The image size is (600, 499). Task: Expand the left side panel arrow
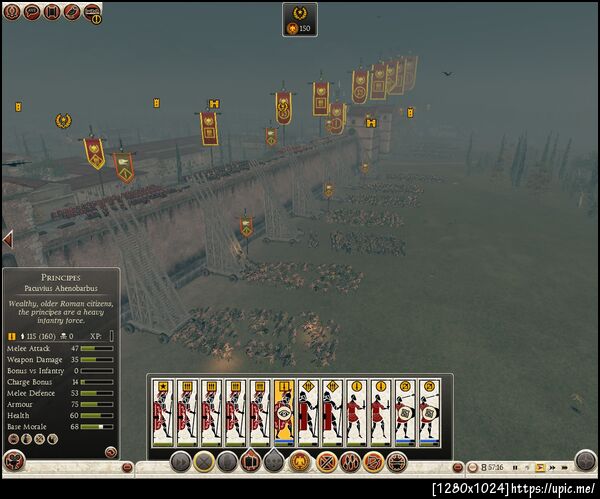click(7, 239)
